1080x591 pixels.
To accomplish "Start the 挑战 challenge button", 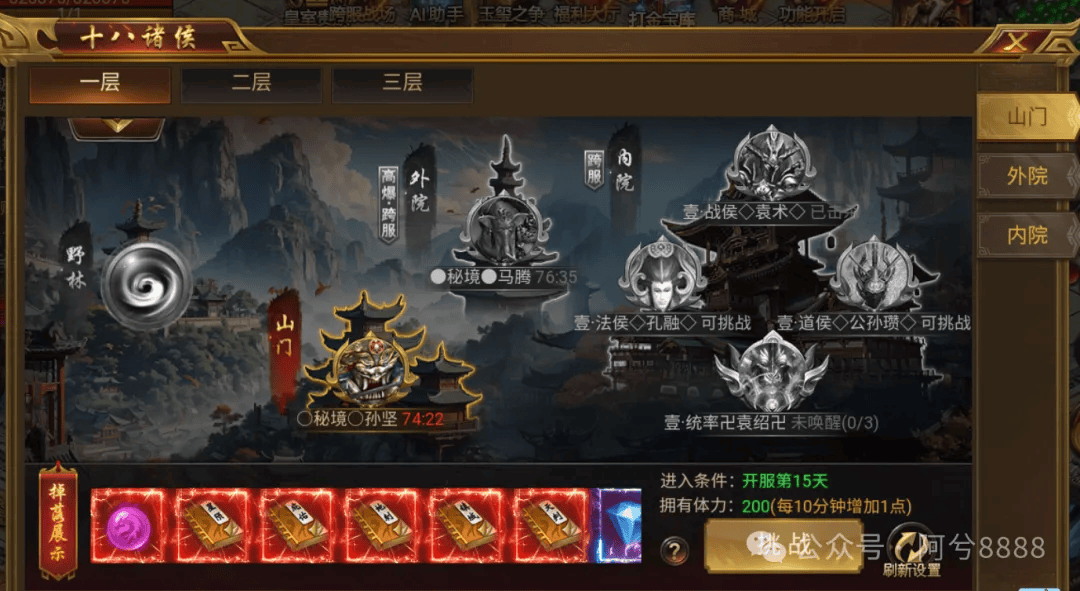I will click(782, 546).
